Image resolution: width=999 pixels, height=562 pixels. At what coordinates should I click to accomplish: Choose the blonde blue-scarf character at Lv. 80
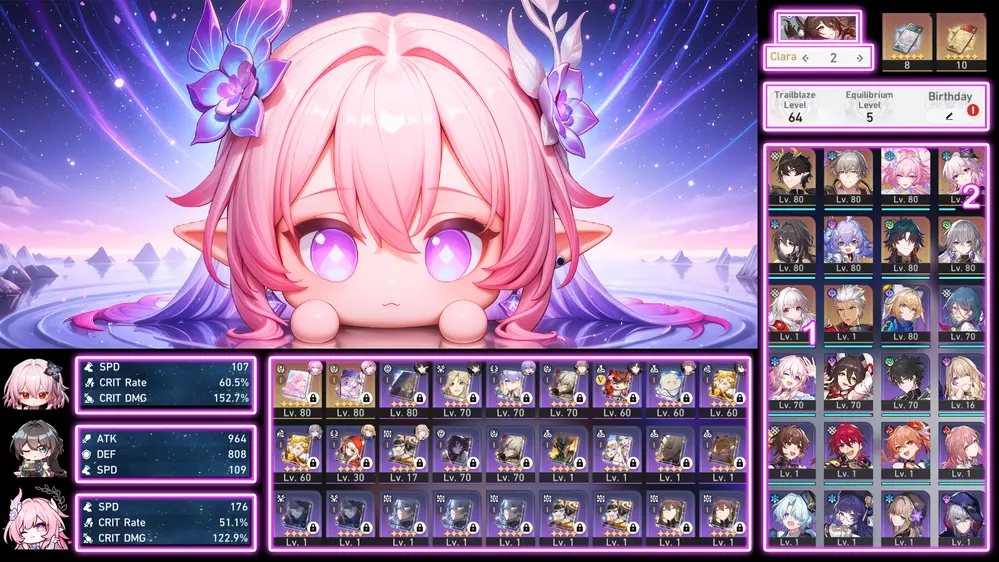coord(905,311)
